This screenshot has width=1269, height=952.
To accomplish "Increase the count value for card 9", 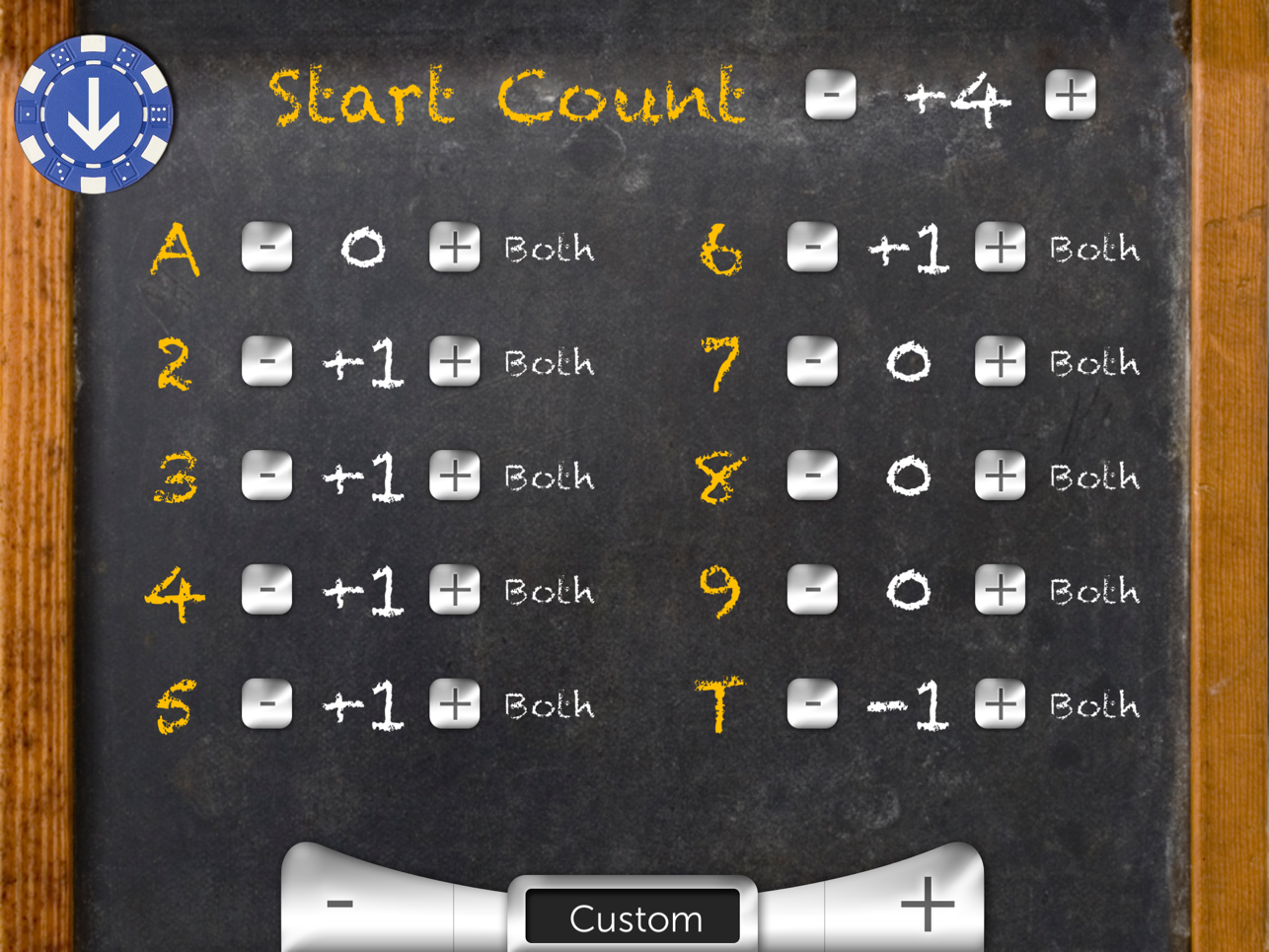I will (x=998, y=590).
